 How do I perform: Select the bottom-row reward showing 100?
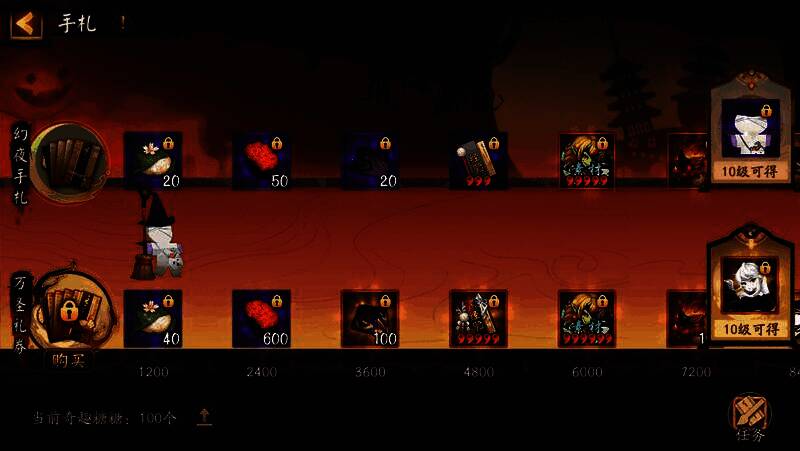point(370,319)
